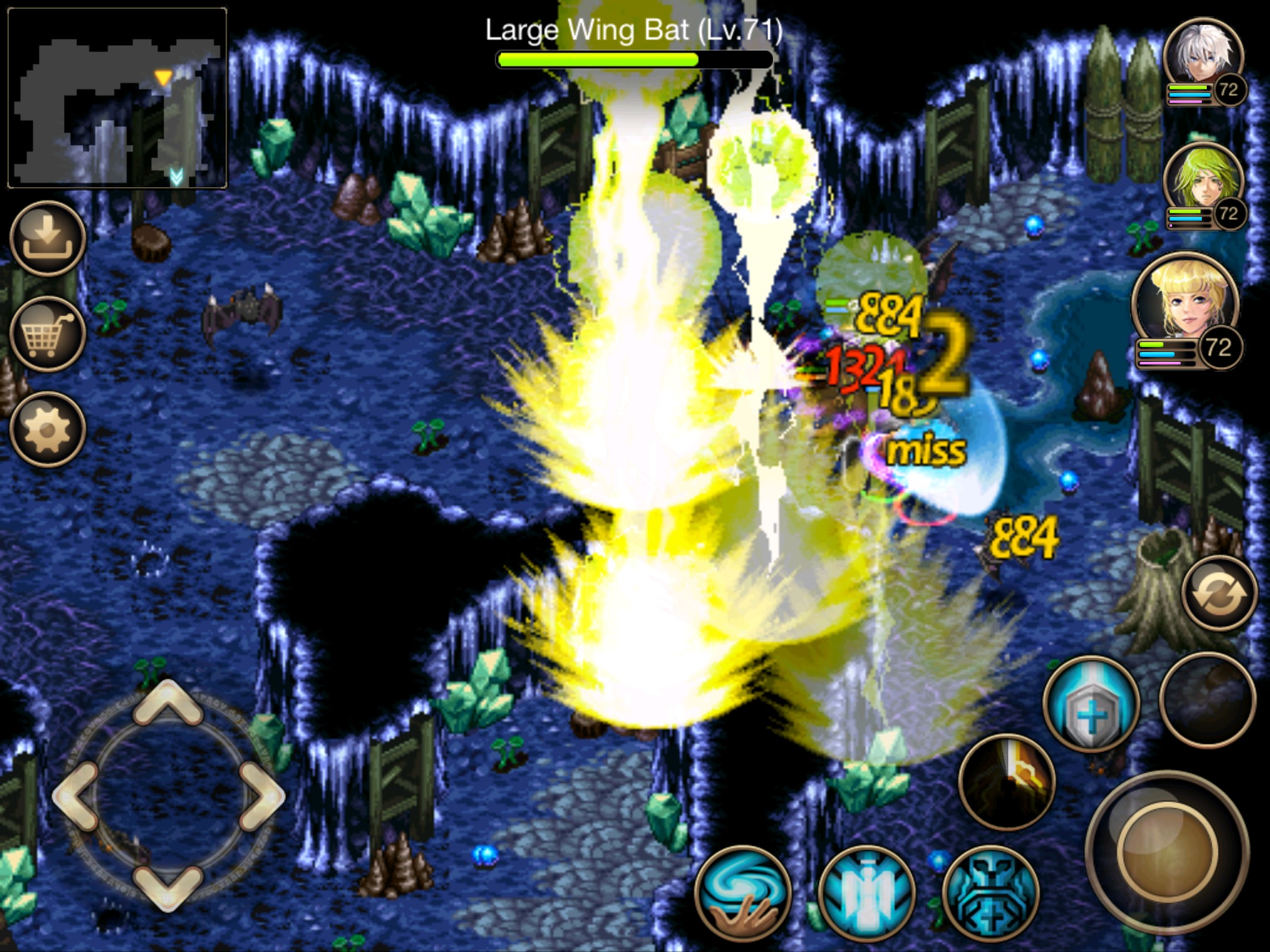Tap the circular arrows swap button

1220,593
